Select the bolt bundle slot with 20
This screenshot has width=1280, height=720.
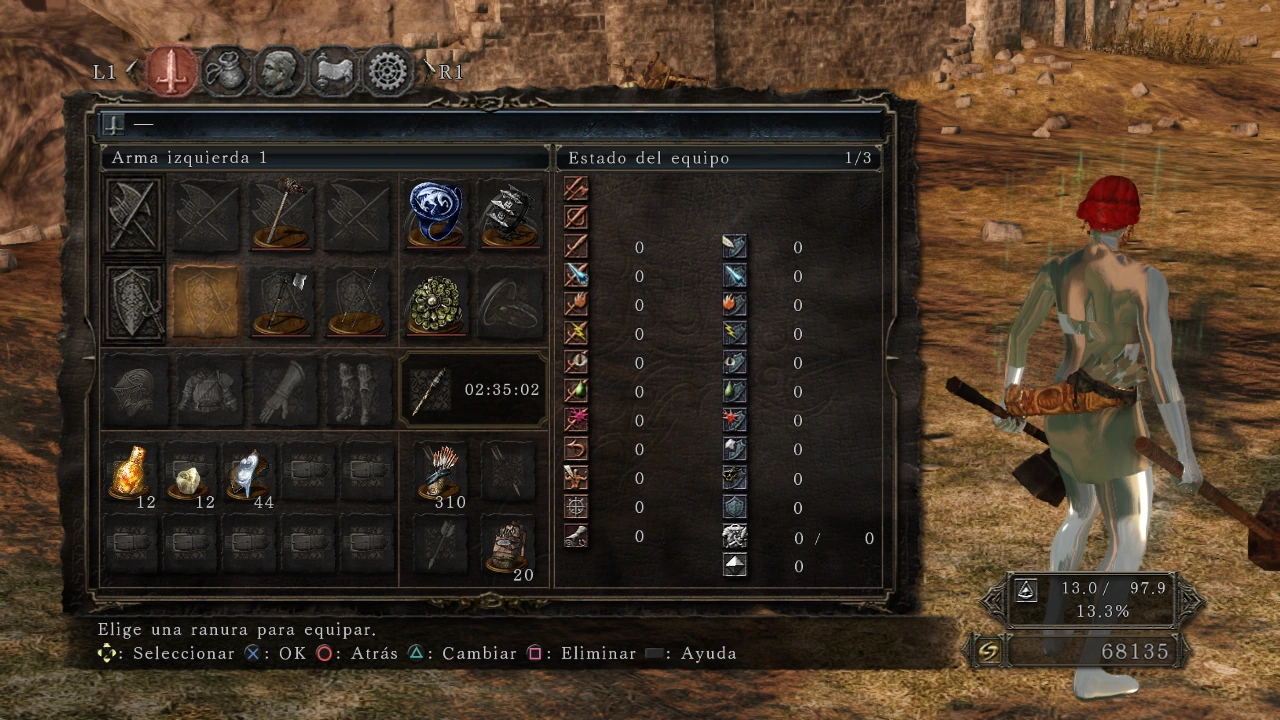click(x=509, y=545)
